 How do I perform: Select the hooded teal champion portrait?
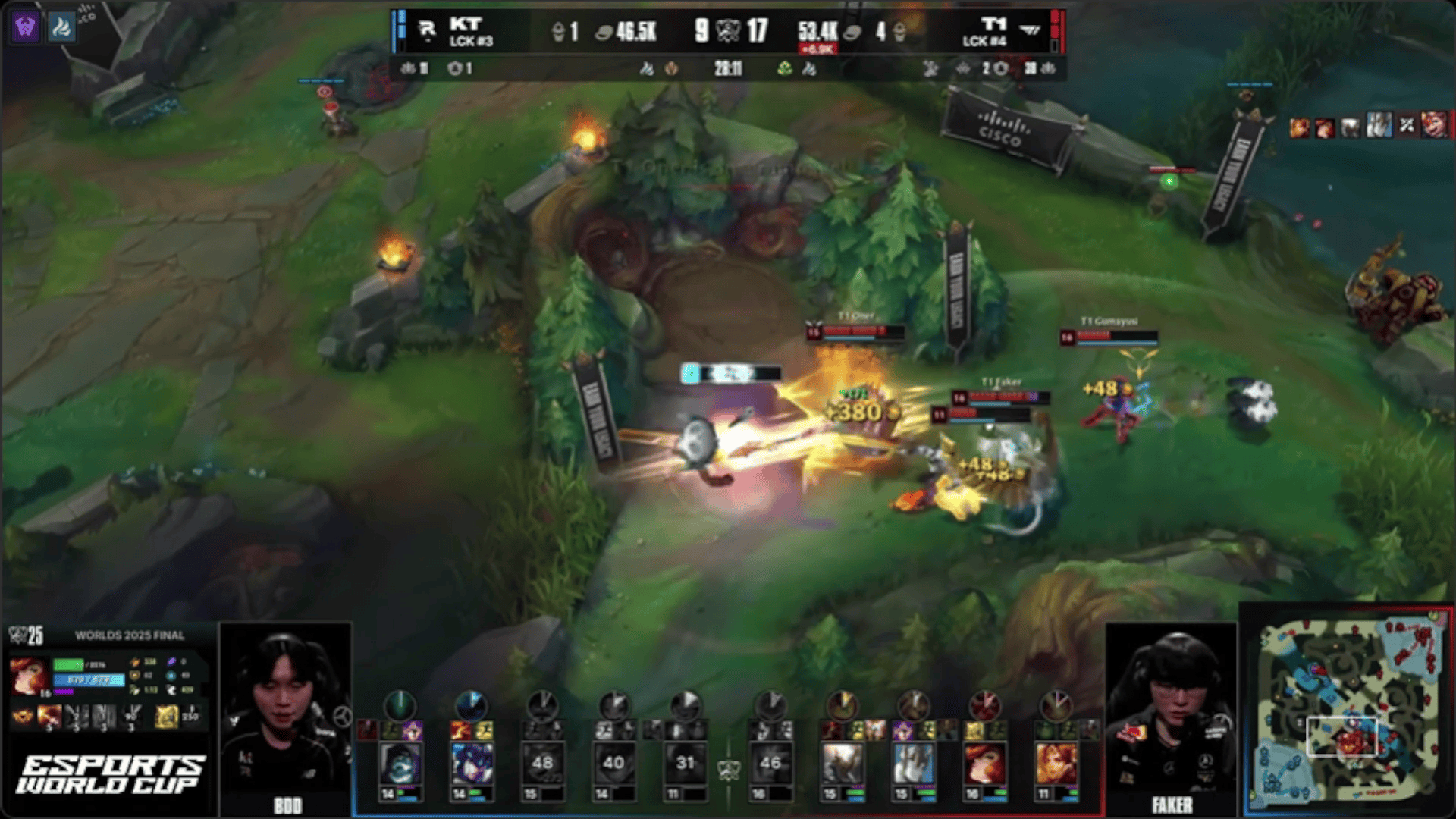pyautogui.click(x=400, y=764)
